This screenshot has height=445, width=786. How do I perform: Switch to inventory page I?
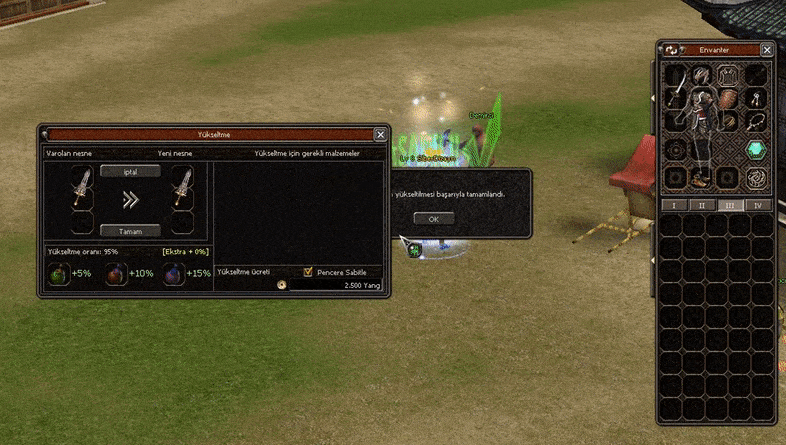point(673,205)
